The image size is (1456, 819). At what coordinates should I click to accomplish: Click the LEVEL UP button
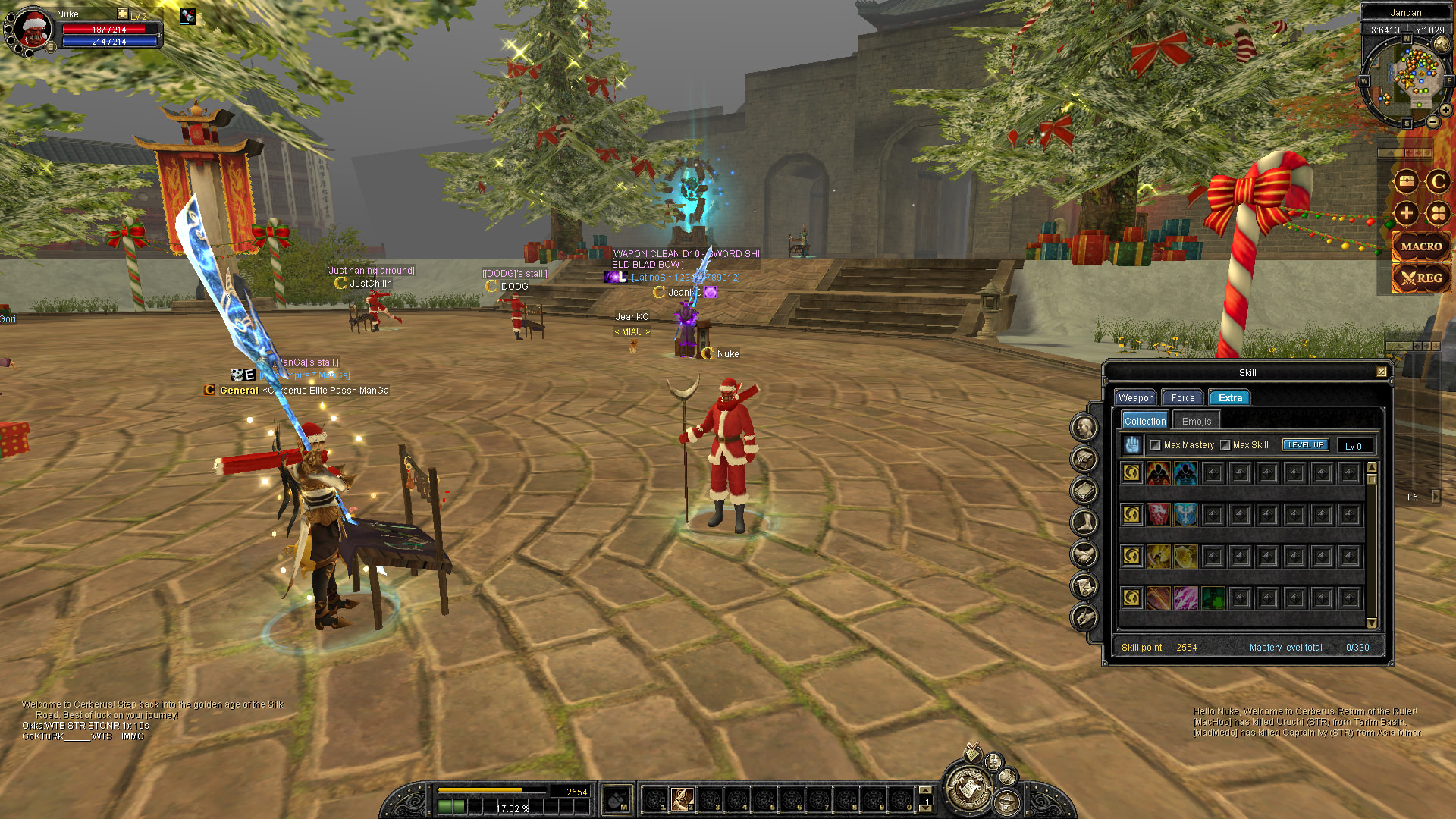pyautogui.click(x=1305, y=445)
